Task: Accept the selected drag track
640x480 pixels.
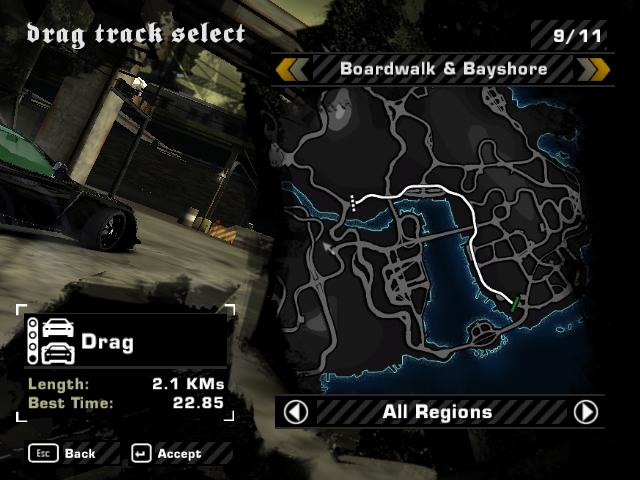Action: click(x=166, y=453)
